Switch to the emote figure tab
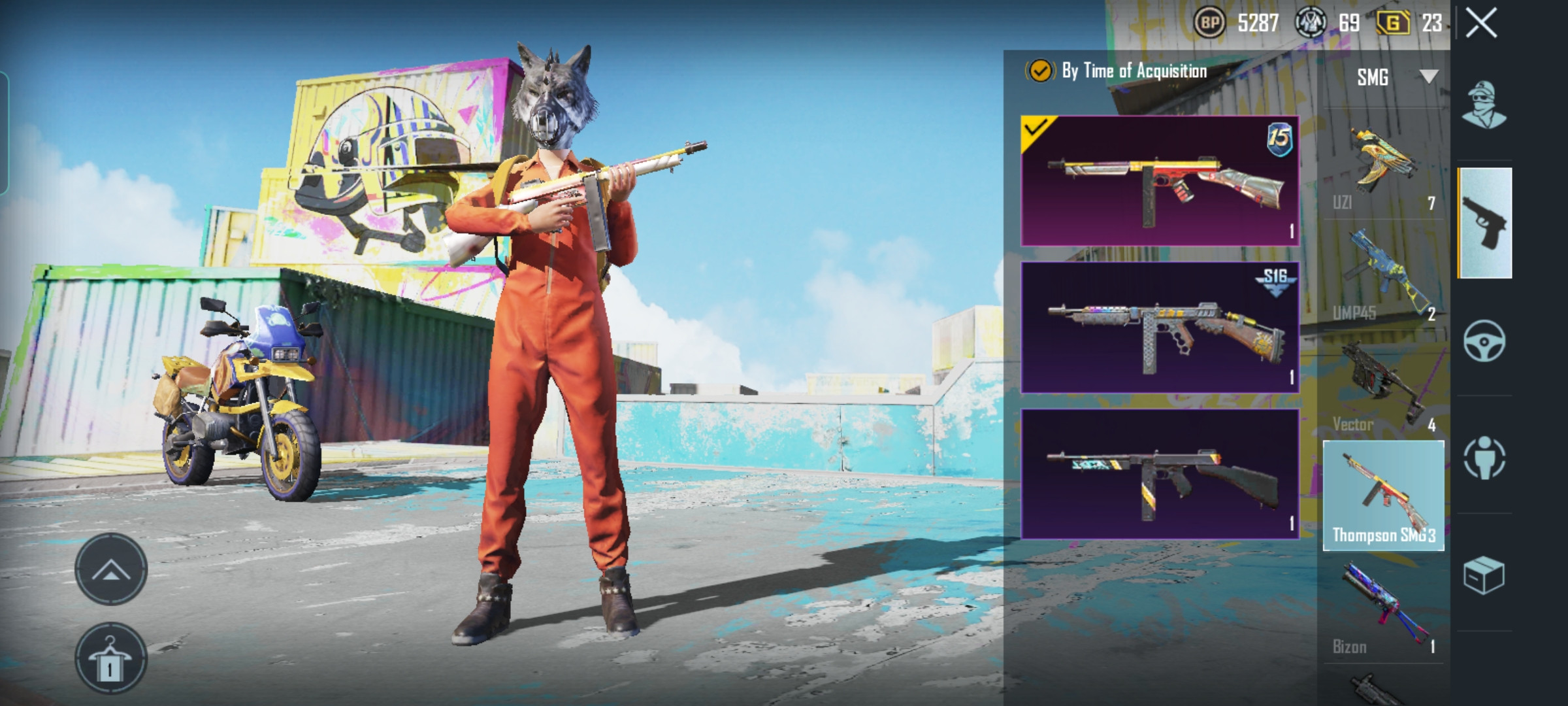Image resolution: width=1568 pixels, height=706 pixels. (1484, 458)
